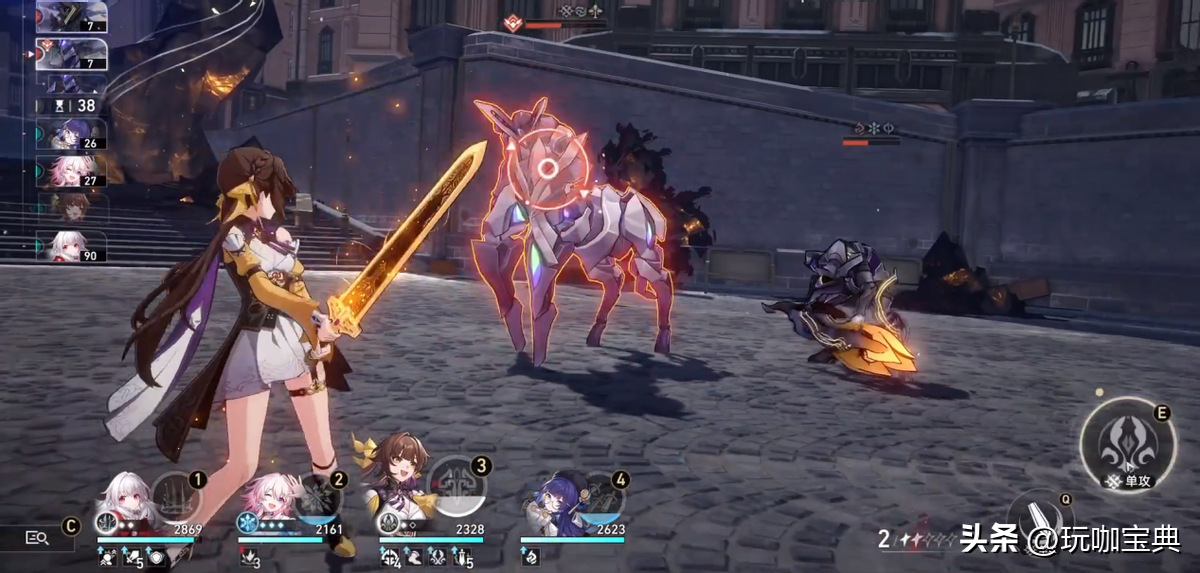Use the basic attack sword button
This screenshot has width=1200, height=573.
[1042, 519]
